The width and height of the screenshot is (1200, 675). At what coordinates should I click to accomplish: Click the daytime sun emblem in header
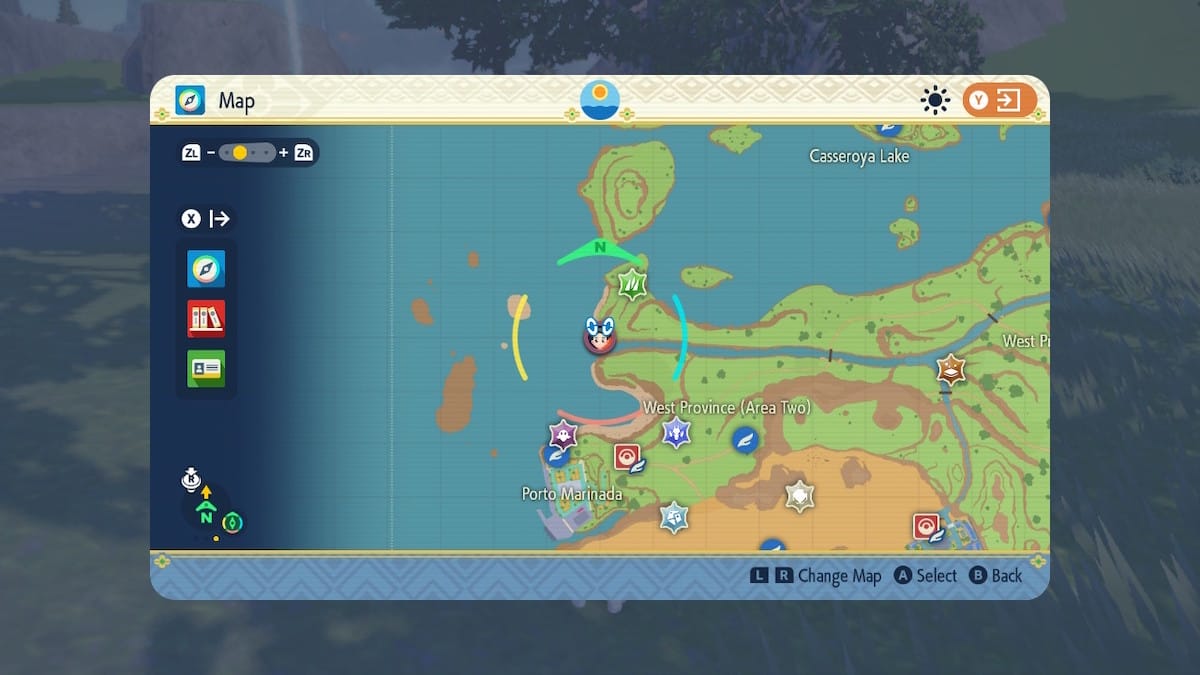pyautogui.click(x=600, y=100)
